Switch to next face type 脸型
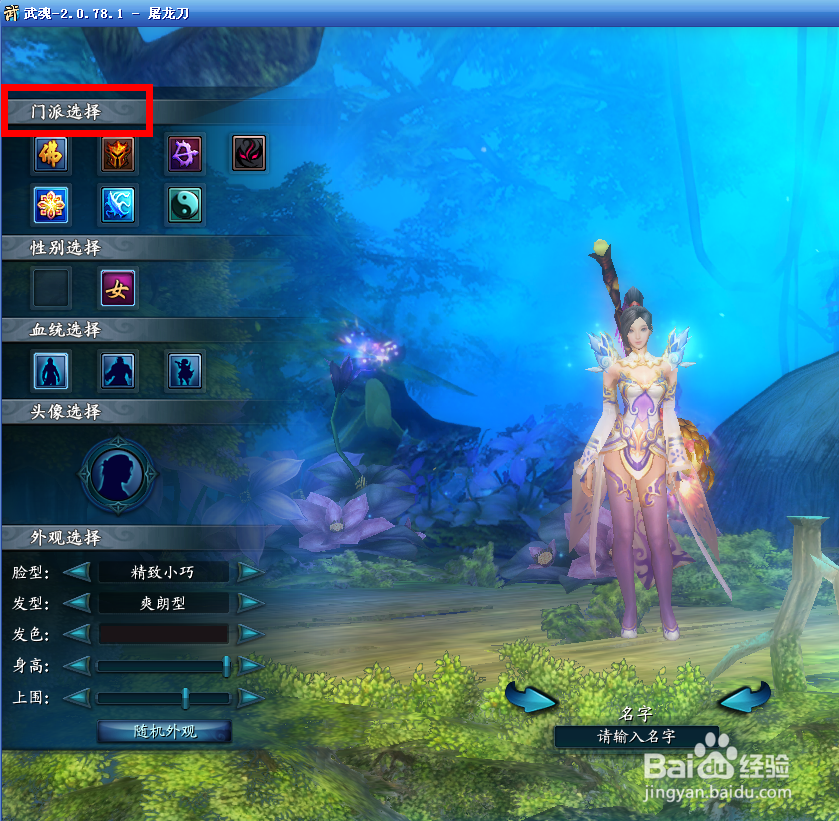Screen dimensions: 839x821 (x=250, y=573)
